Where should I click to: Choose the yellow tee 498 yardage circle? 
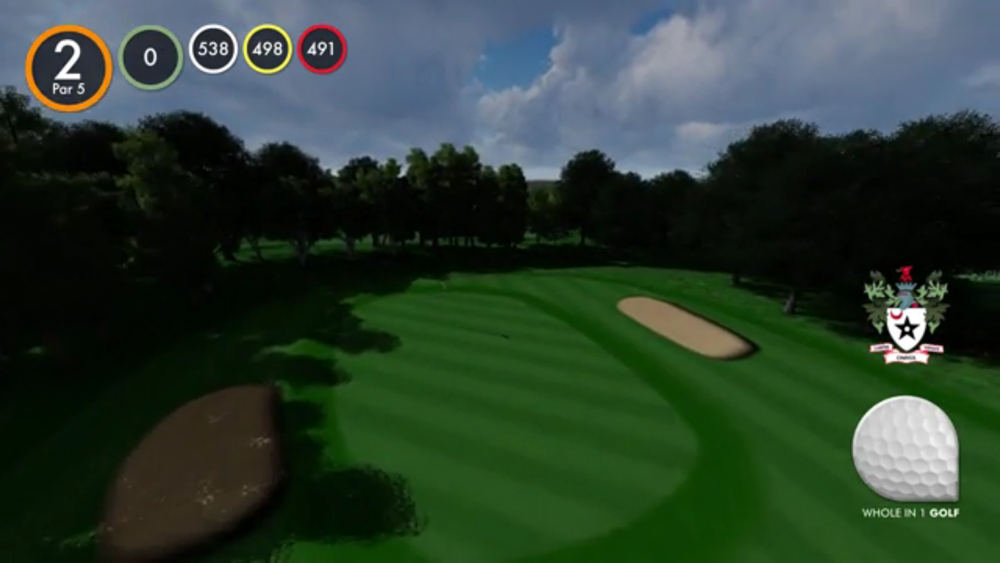(x=267, y=49)
